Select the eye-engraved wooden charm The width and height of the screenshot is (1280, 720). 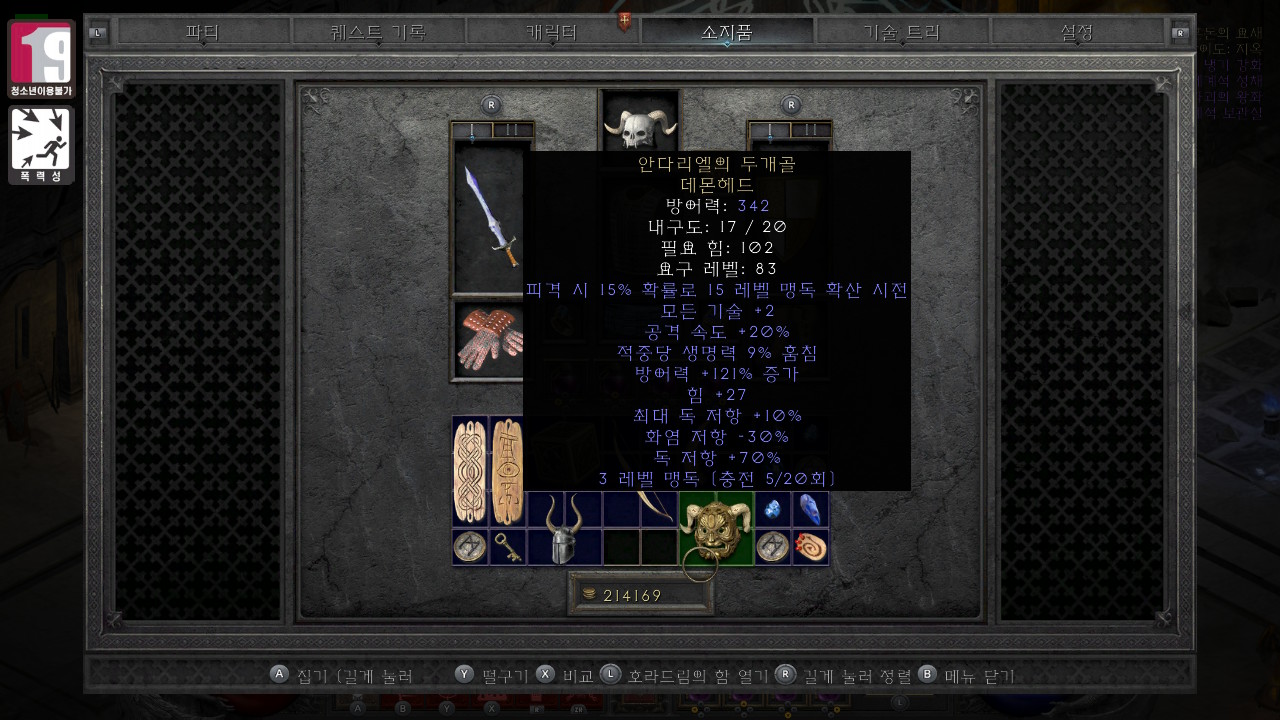click(x=507, y=471)
